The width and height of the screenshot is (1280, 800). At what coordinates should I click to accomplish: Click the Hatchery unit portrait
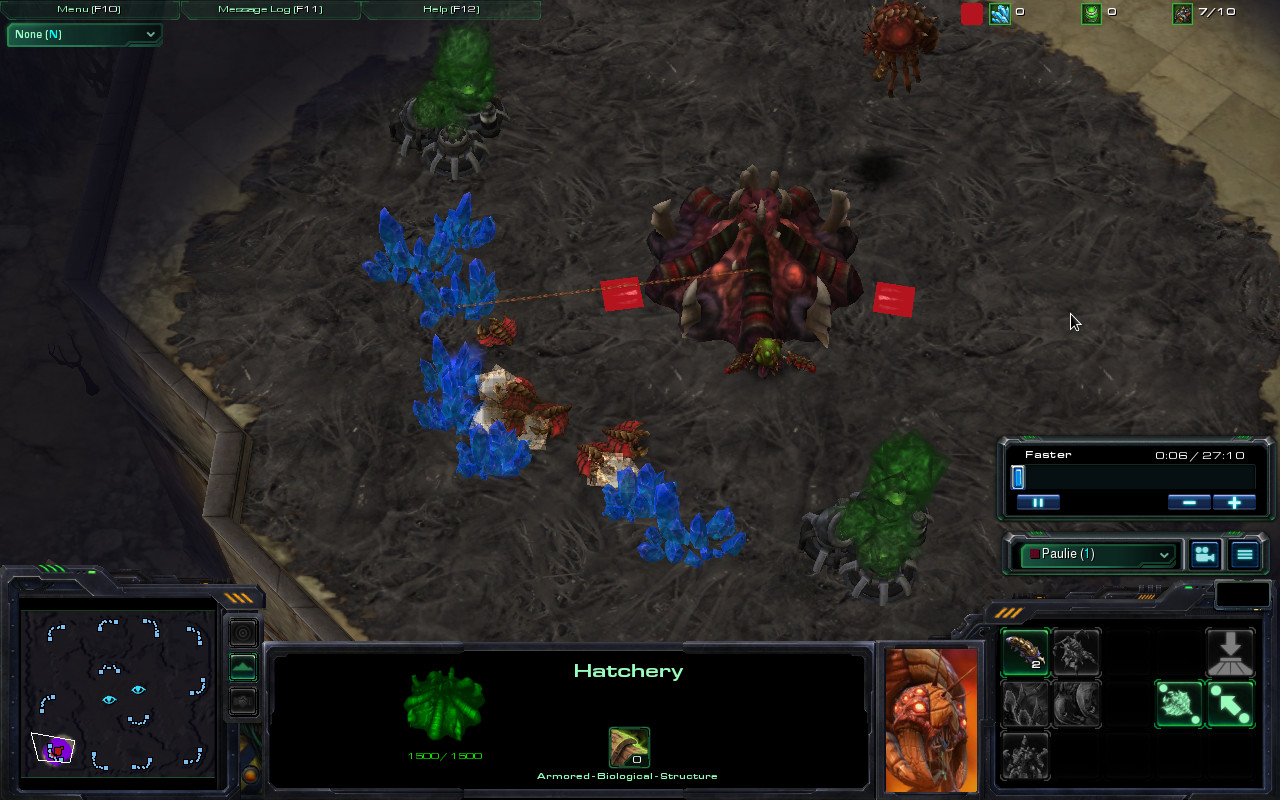(930, 720)
